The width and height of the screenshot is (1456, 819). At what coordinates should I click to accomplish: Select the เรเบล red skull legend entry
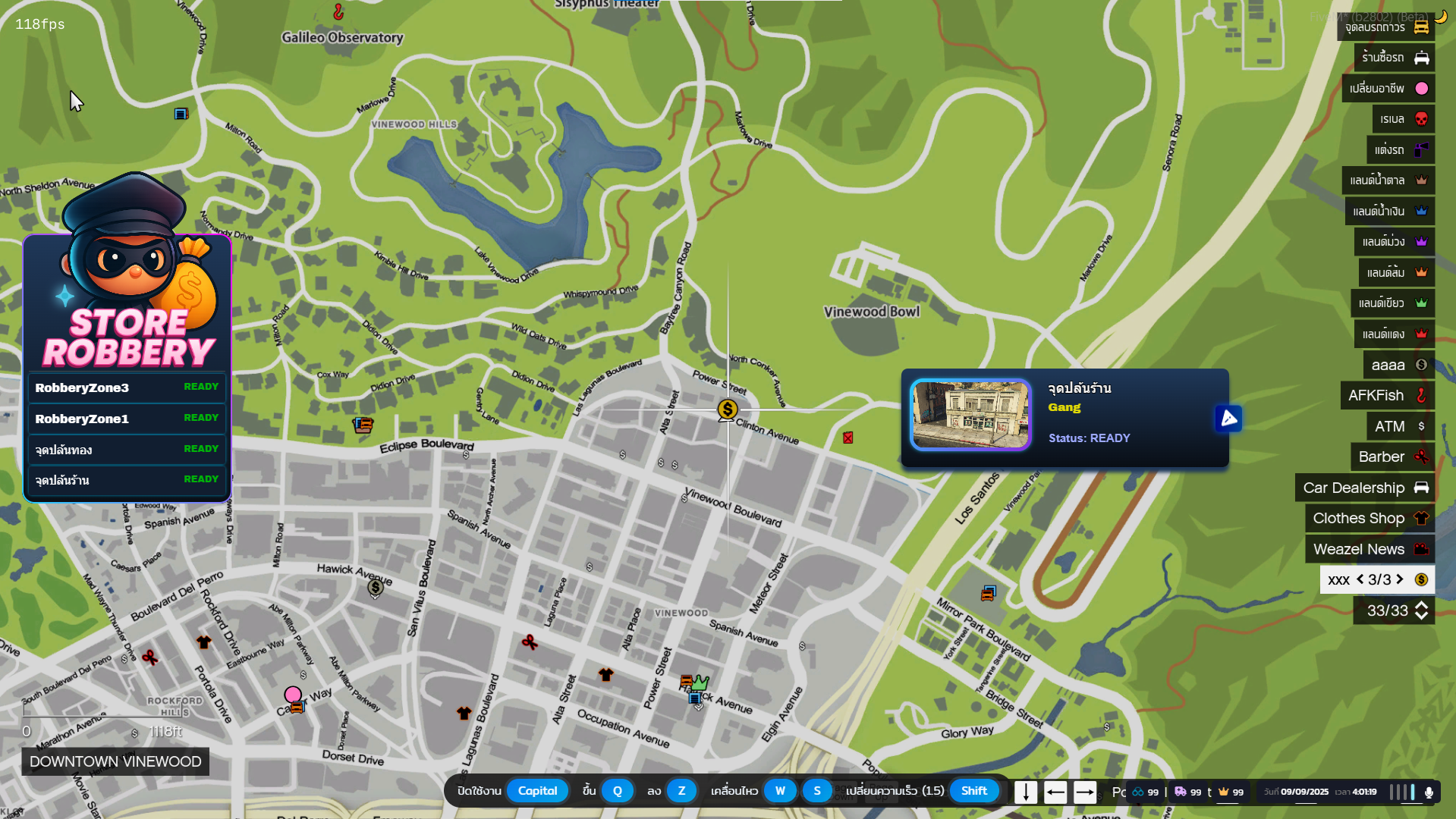click(x=1403, y=119)
